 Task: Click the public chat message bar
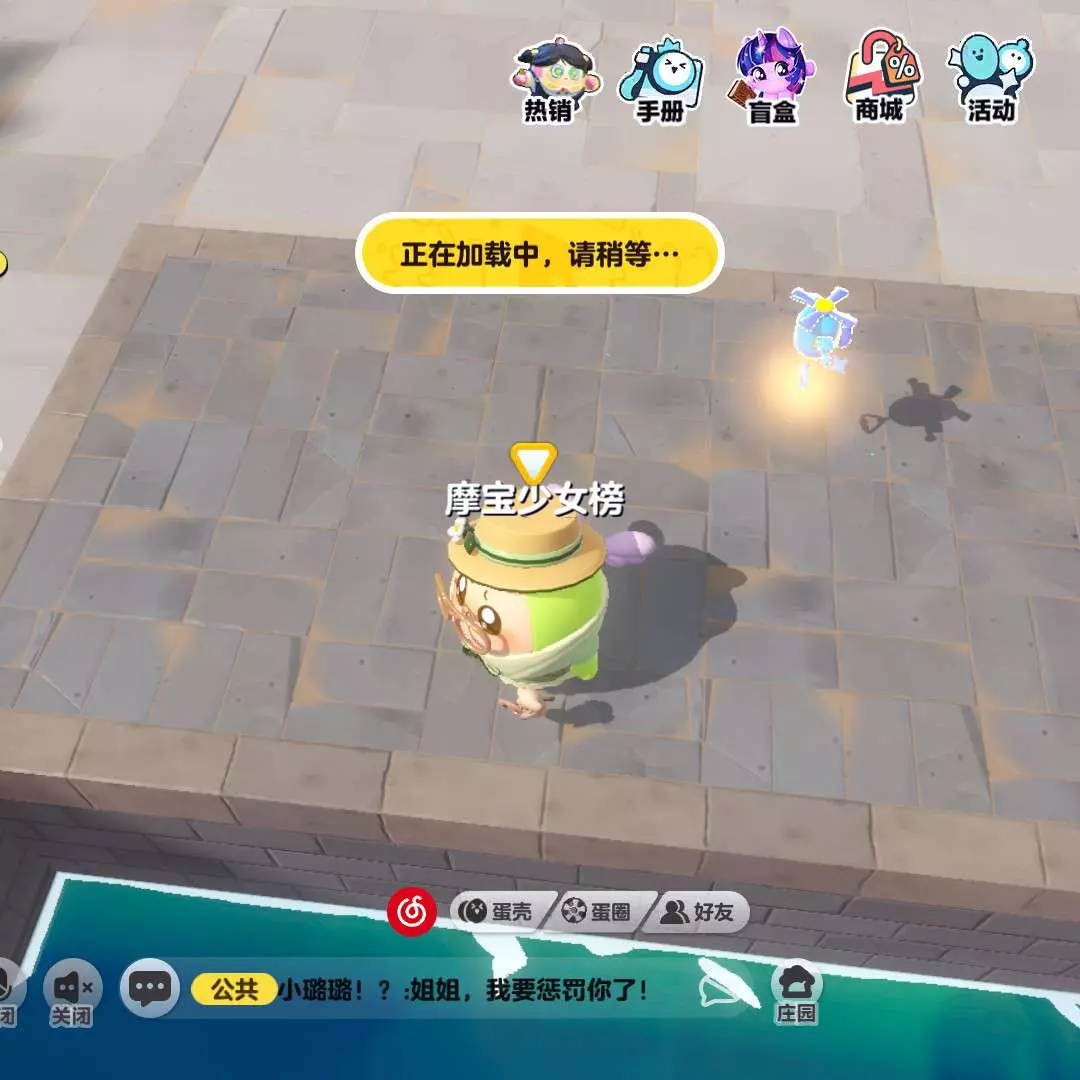tap(470, 990)
